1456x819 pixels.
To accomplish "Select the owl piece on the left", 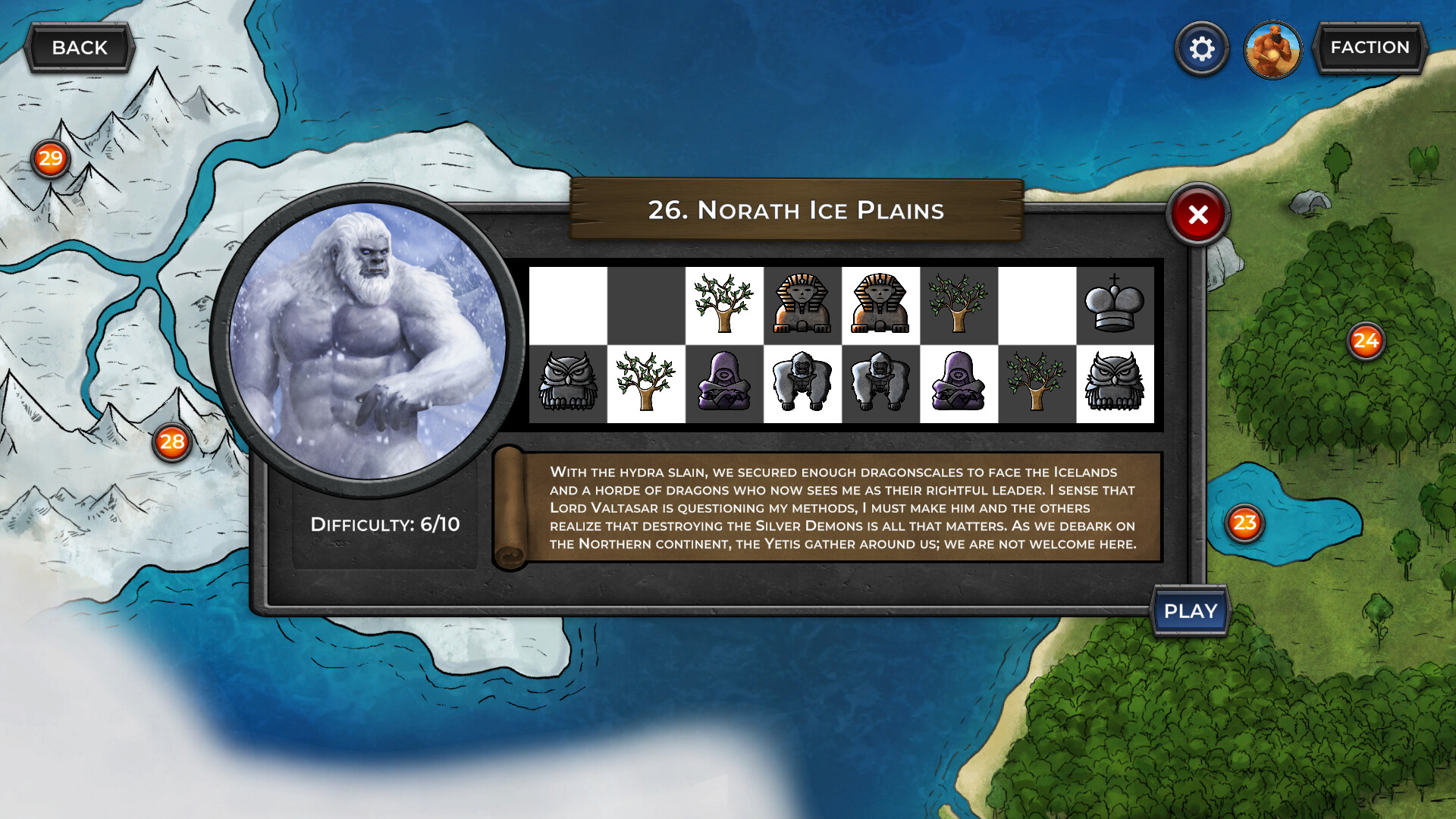I will tap(570, 384).
